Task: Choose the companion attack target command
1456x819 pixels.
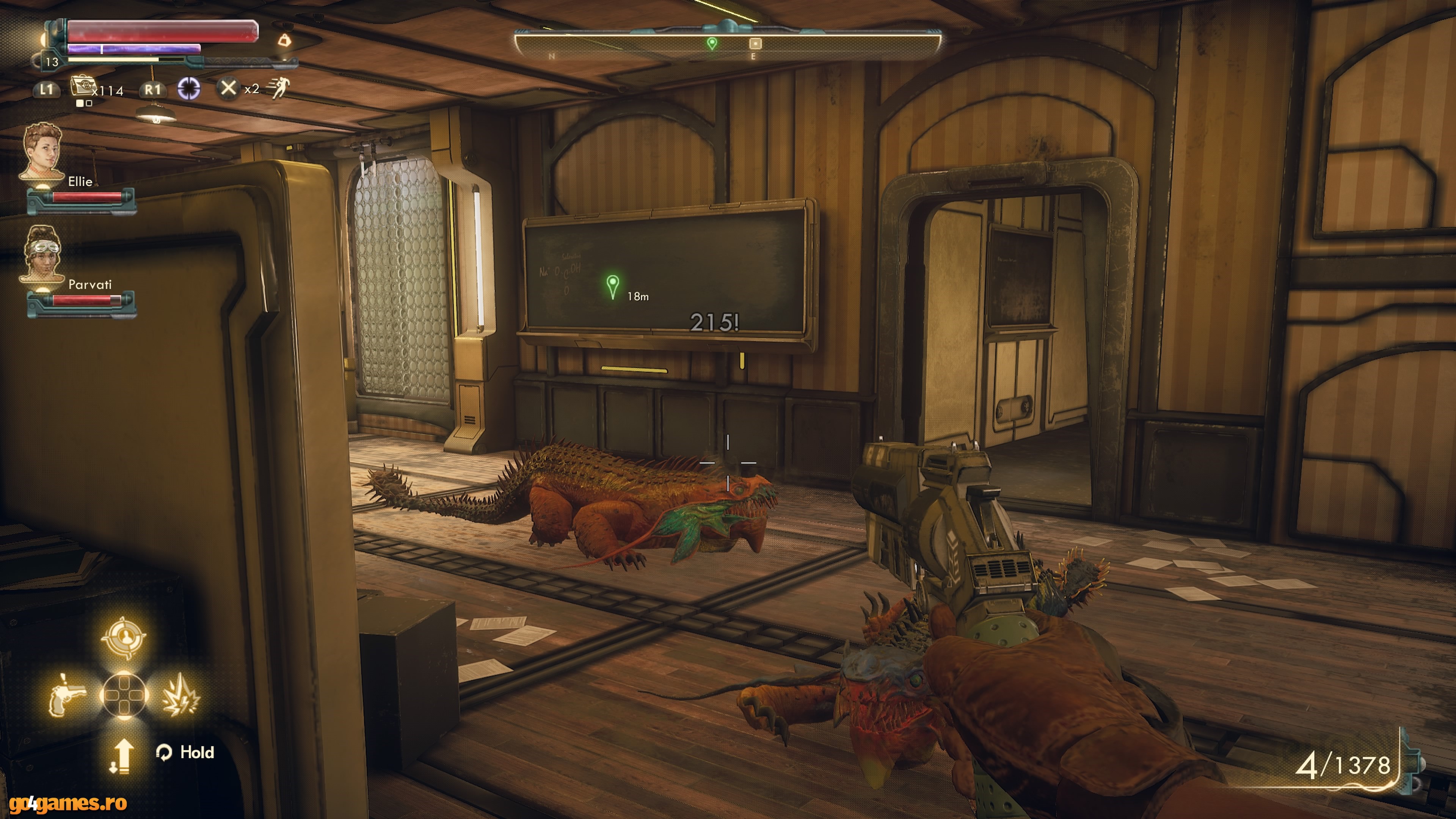Action: pos(124,637)
